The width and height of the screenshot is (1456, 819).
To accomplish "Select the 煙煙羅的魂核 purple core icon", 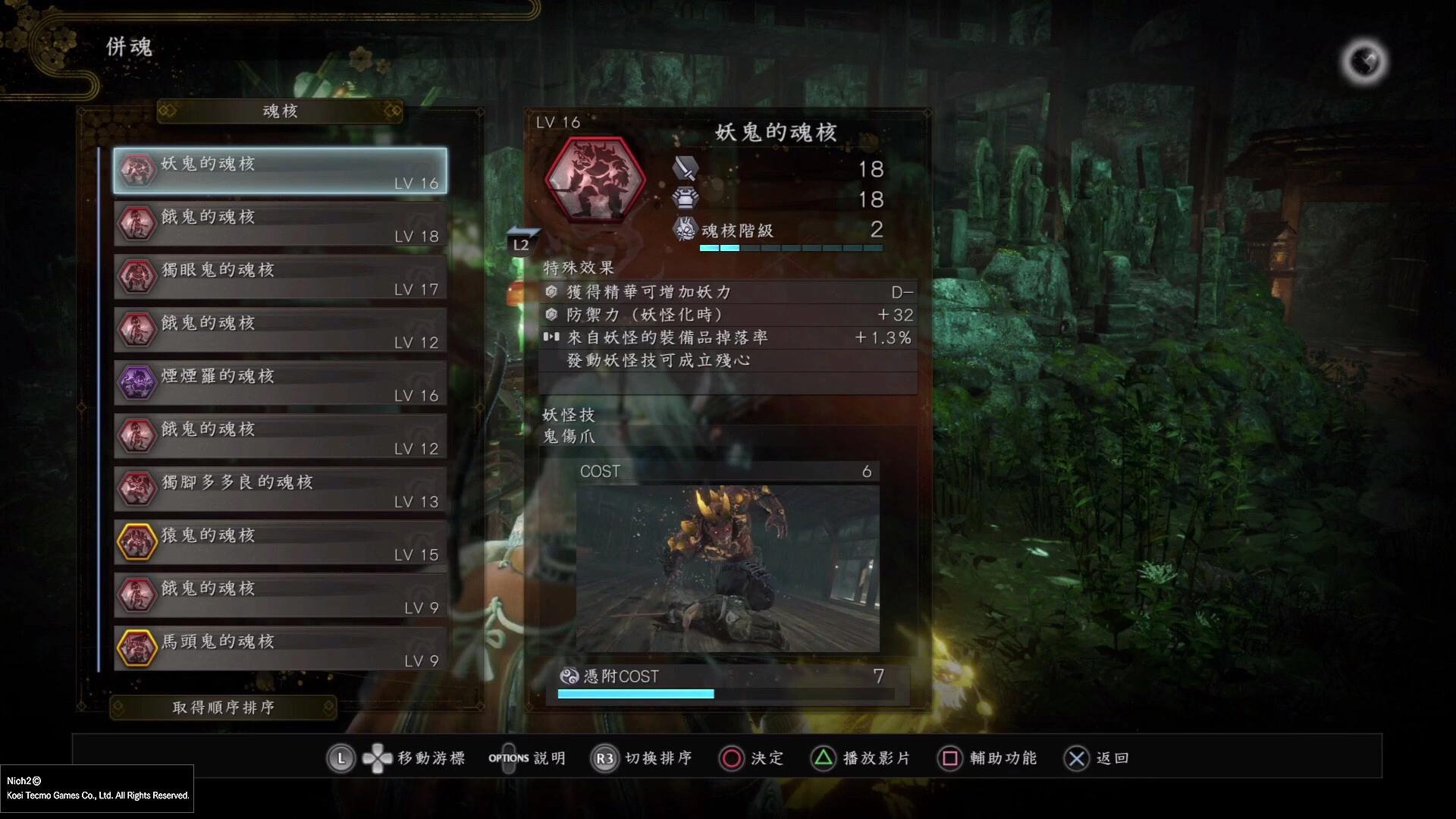I will point(136,382).
